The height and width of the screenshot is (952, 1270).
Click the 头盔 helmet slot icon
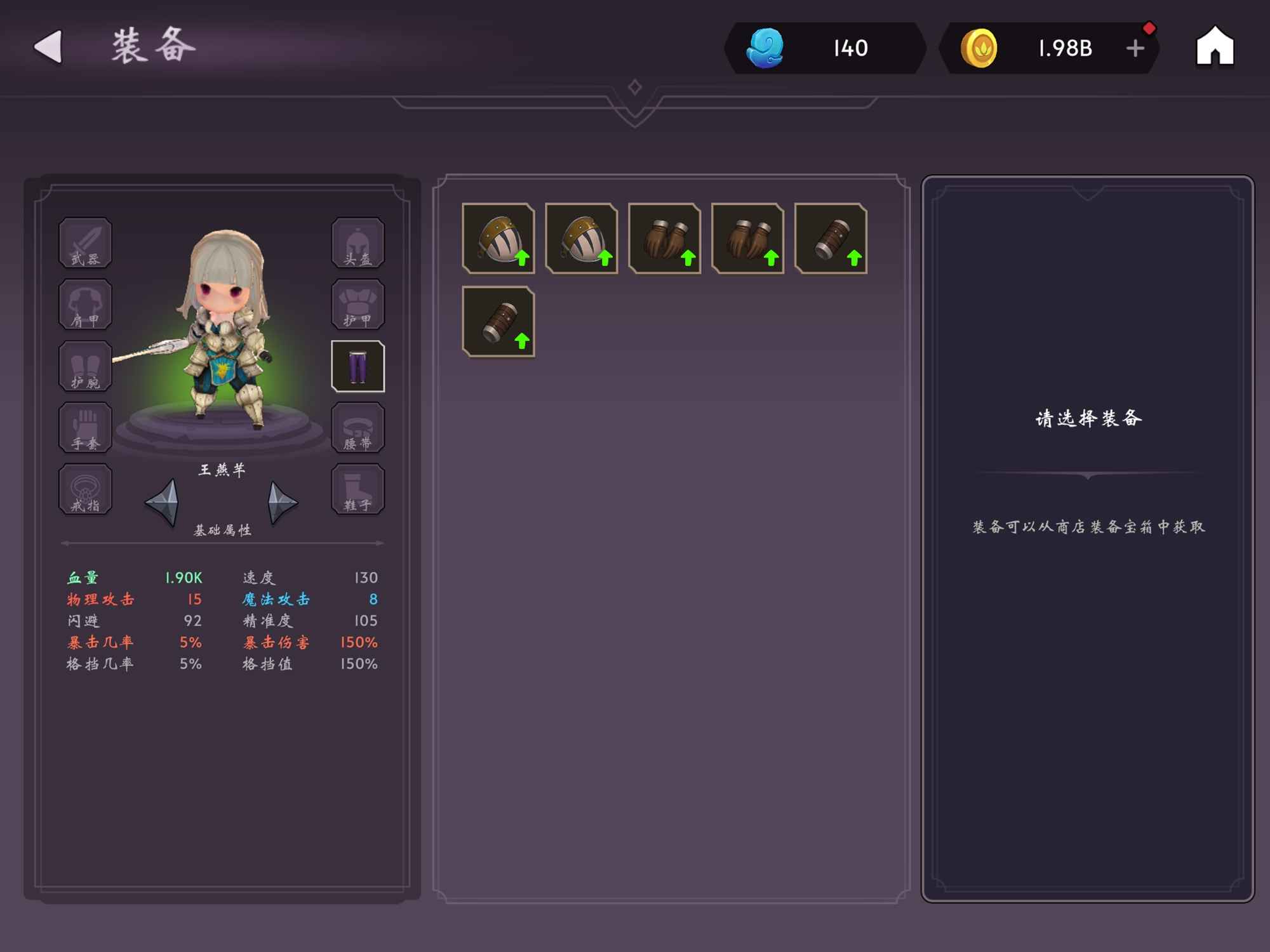358,243
